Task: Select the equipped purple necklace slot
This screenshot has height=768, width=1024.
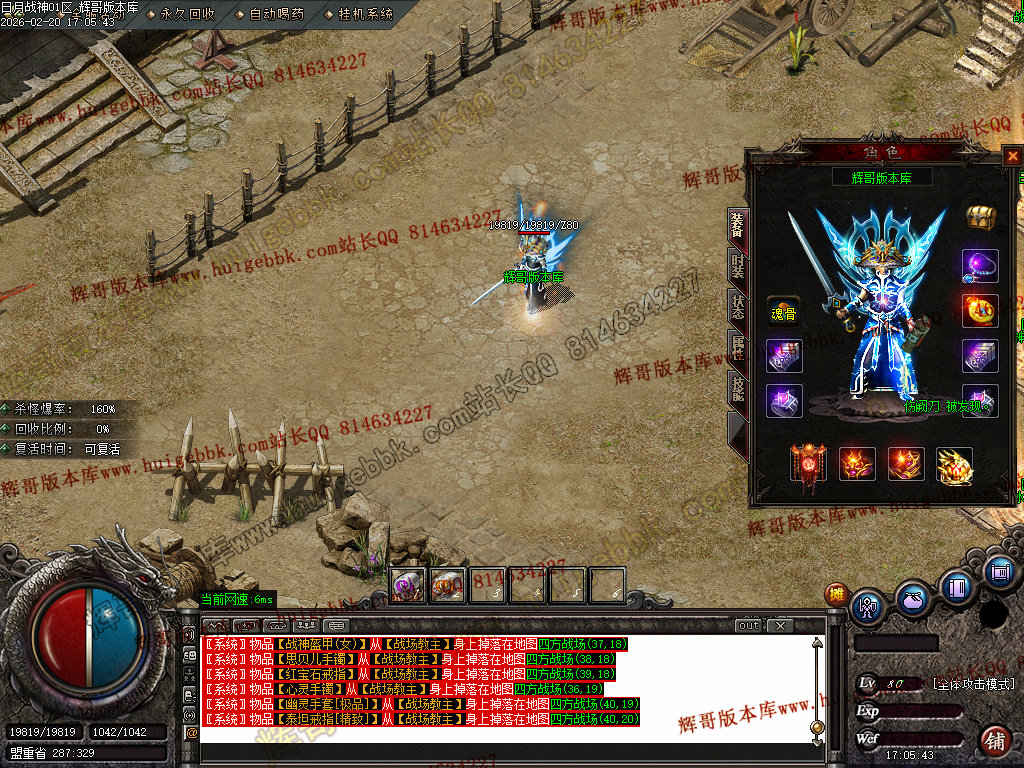Action: pyautogui.click(x=980, y=265)
